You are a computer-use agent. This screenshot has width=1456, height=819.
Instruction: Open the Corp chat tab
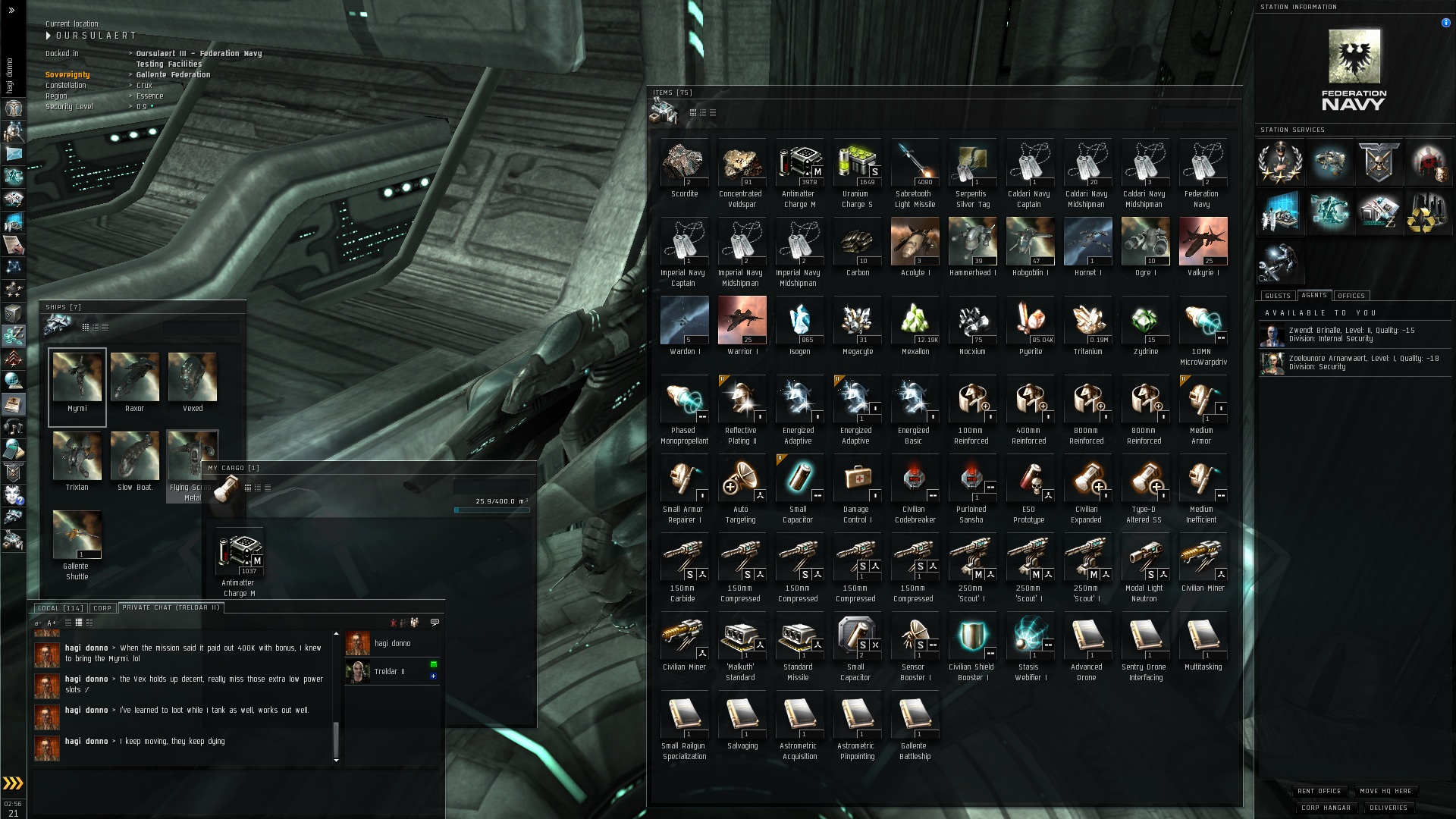point(102,608)
